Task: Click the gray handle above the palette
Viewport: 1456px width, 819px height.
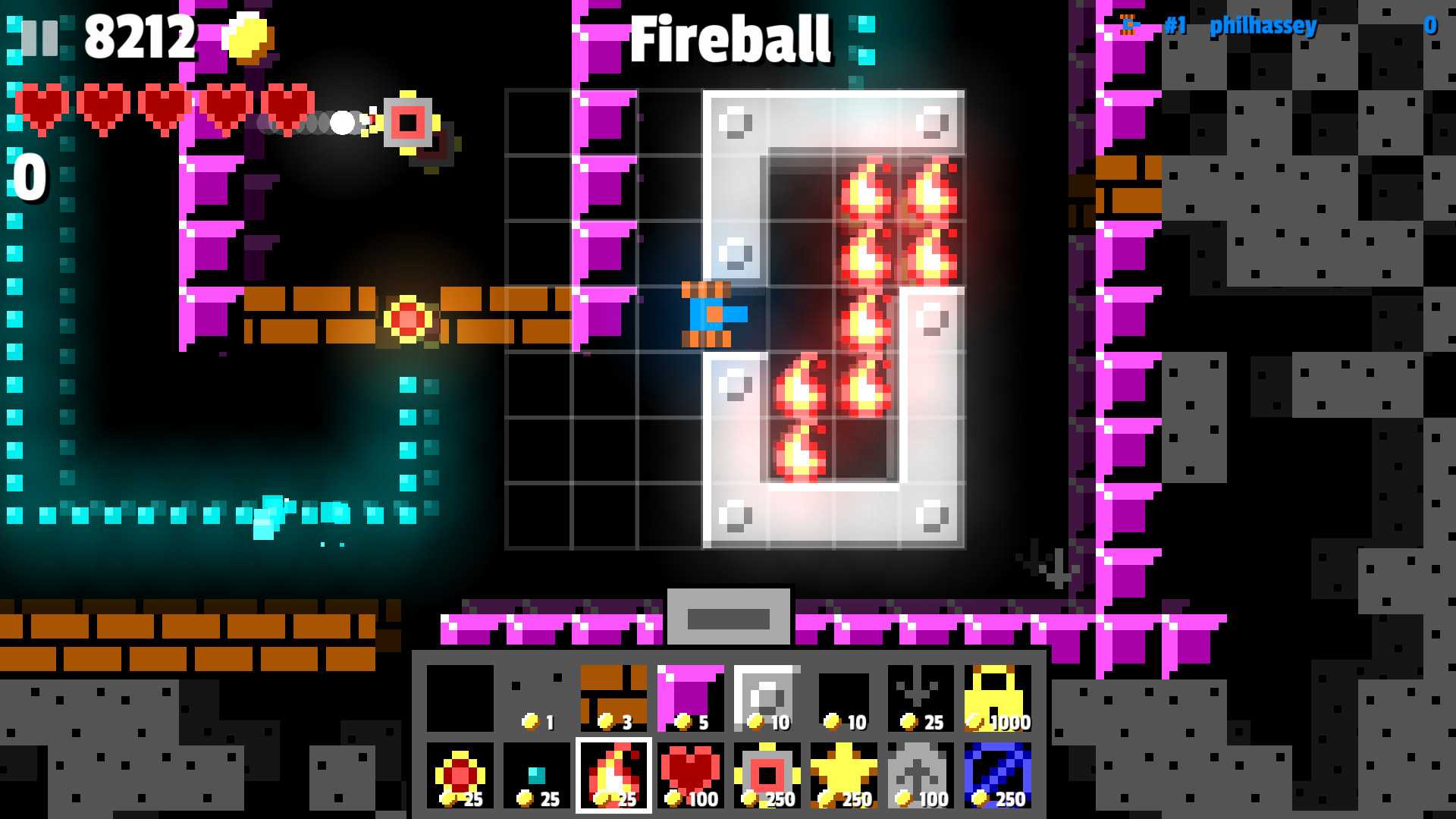Action: (x=728, y=617)
